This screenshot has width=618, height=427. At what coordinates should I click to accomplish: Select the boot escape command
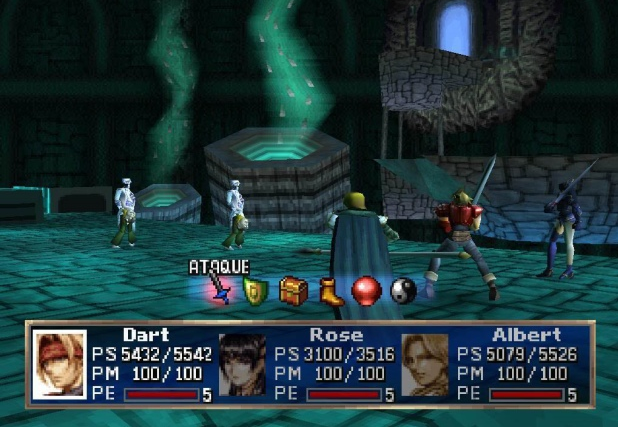pyautogui.click(x=331, y=291)
